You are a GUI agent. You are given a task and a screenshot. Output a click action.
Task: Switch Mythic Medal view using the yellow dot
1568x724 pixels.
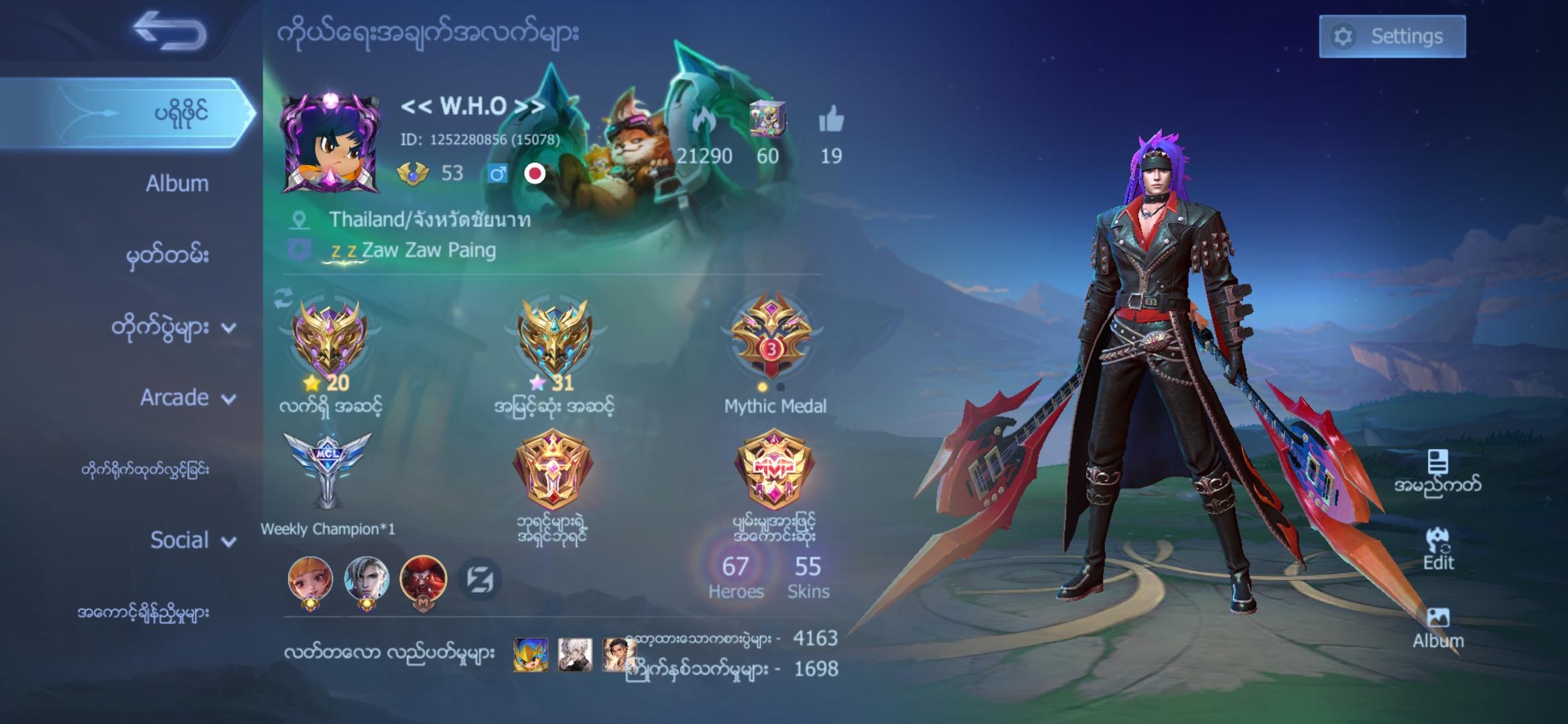(x=764, y=387)
